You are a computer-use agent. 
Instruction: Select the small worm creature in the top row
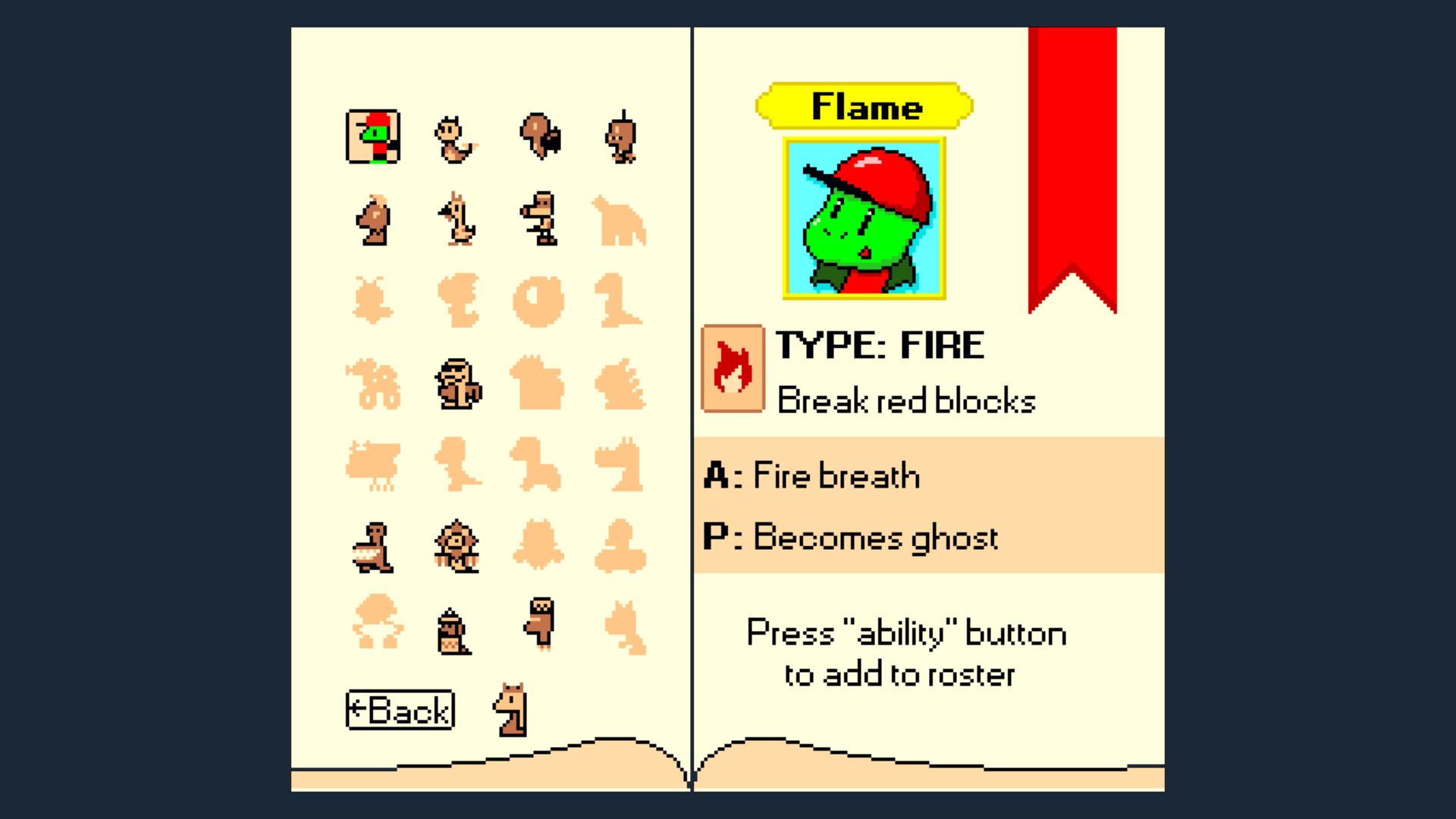457,140
